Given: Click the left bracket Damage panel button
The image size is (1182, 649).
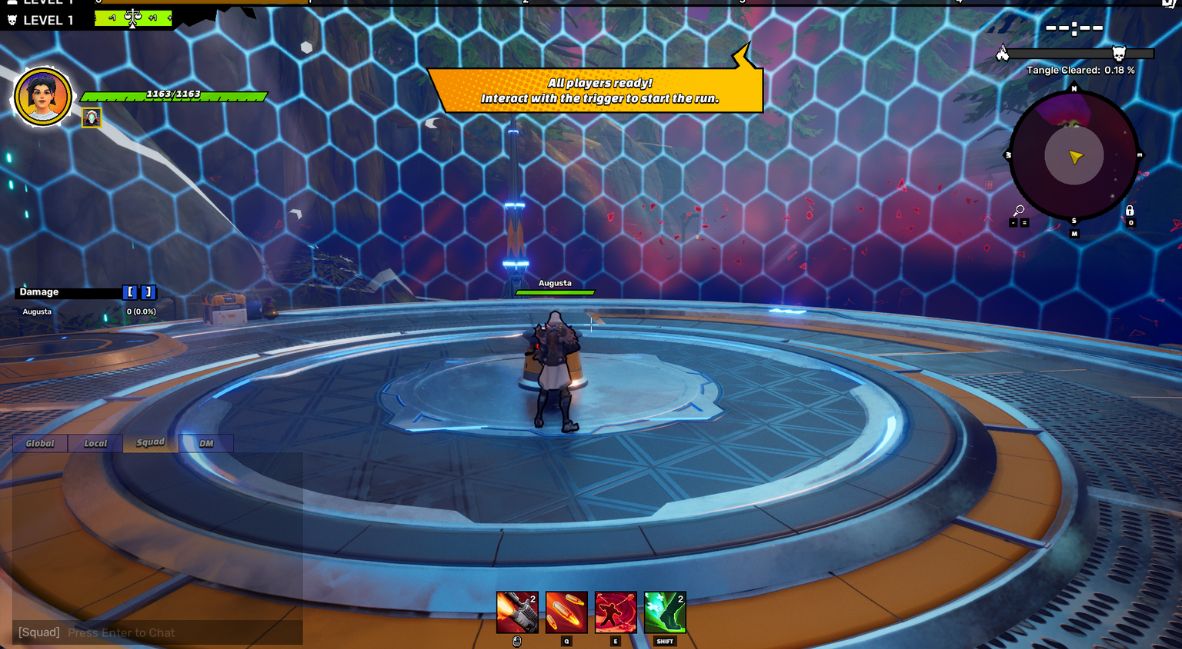Looking at the screenshot, I should pos(130,292).
